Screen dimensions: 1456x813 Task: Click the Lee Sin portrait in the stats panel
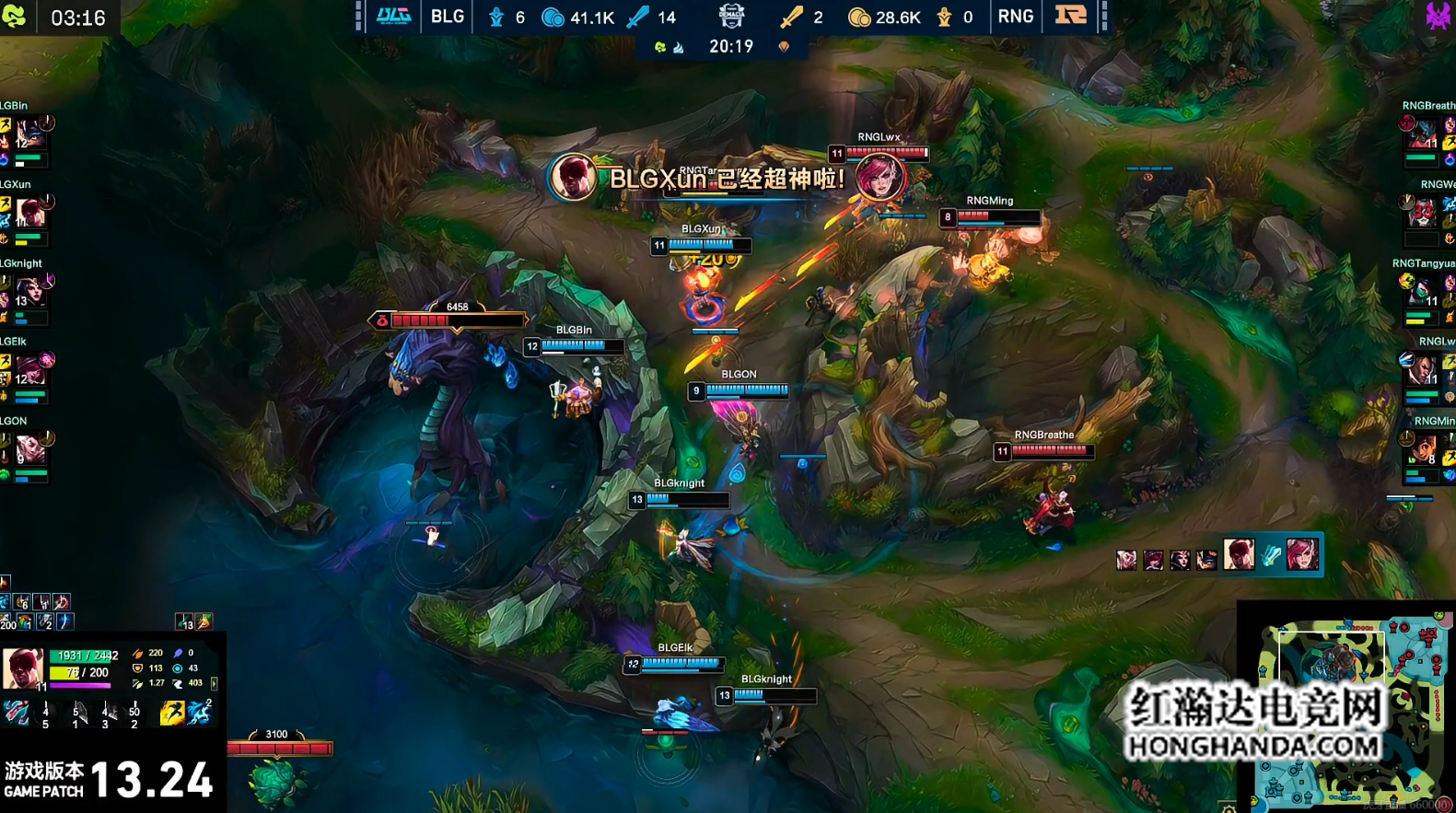tap(22, 668)
